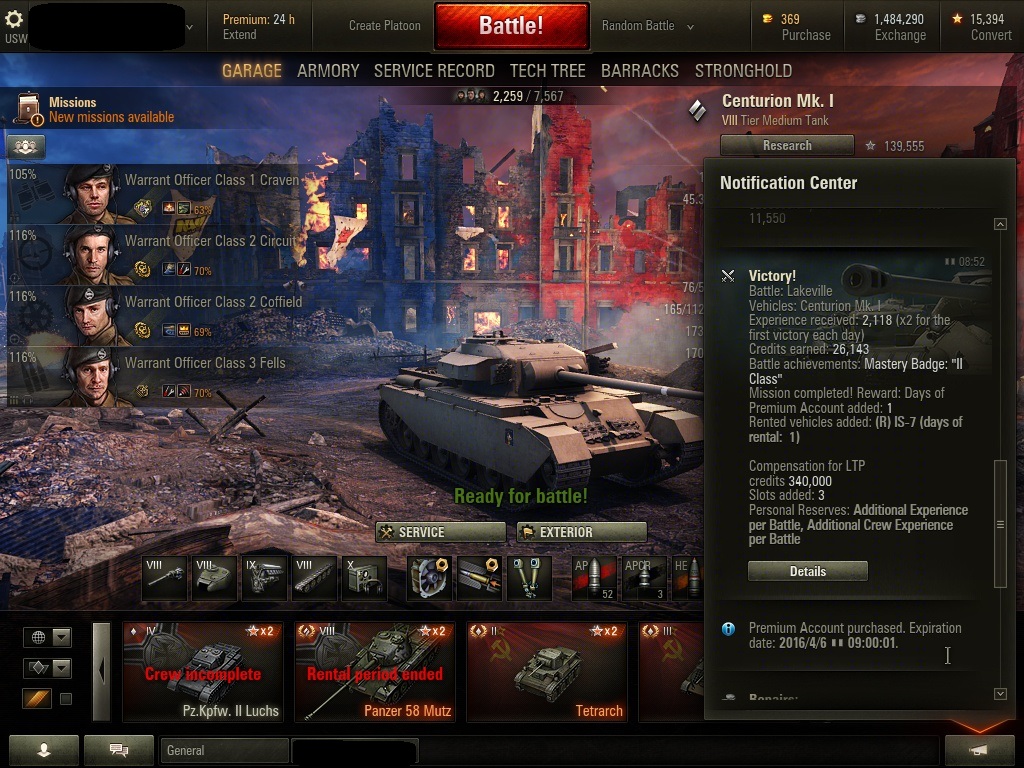The width and height of the screenshot is (1024, 768).
Task: Switch to the Stronghold tab
Action: coord(743,71)
